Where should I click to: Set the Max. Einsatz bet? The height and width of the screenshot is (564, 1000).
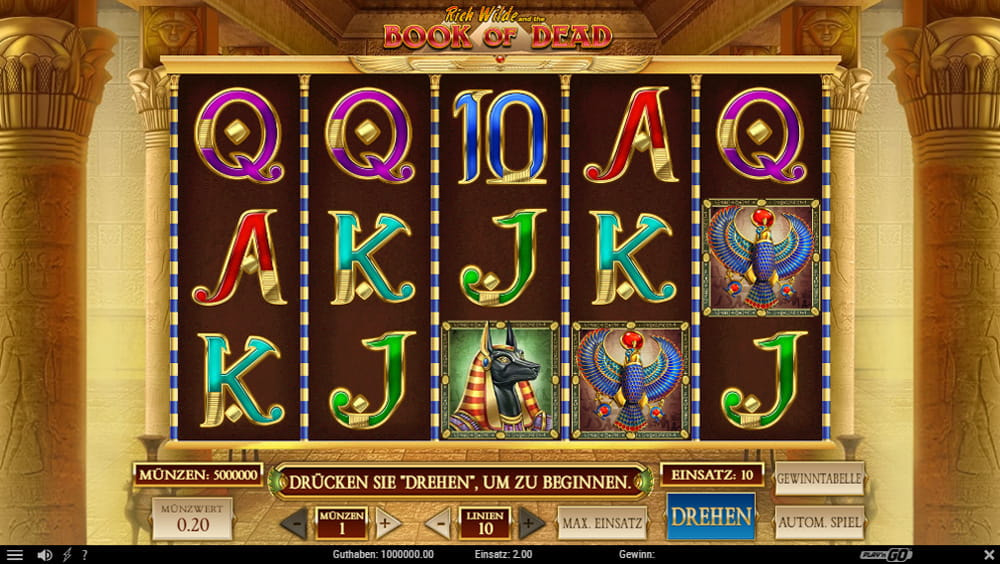click(602, 522)
